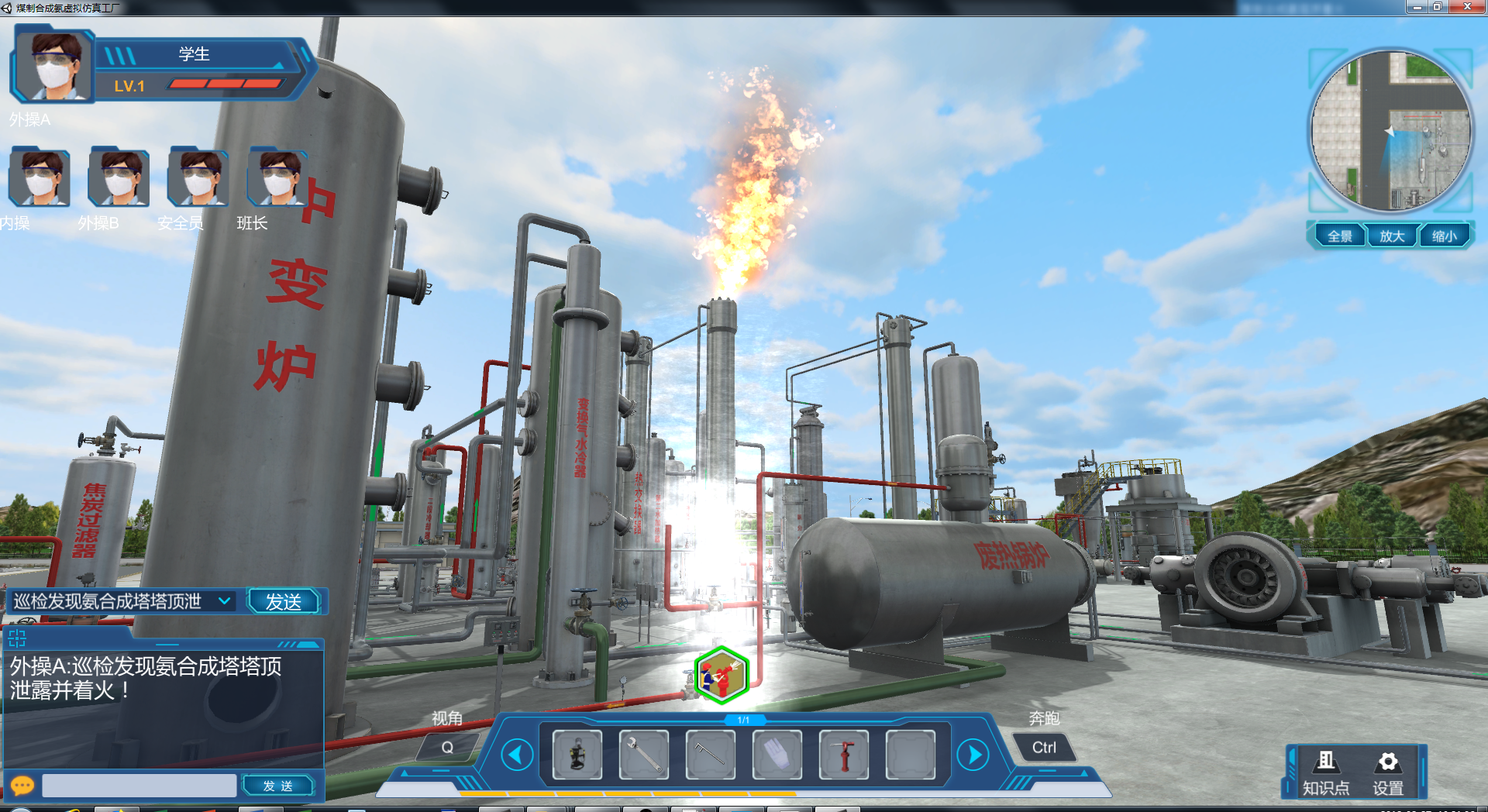Go to the next toolbar page
Screen dimensions: 1488x812
point(973,755)
